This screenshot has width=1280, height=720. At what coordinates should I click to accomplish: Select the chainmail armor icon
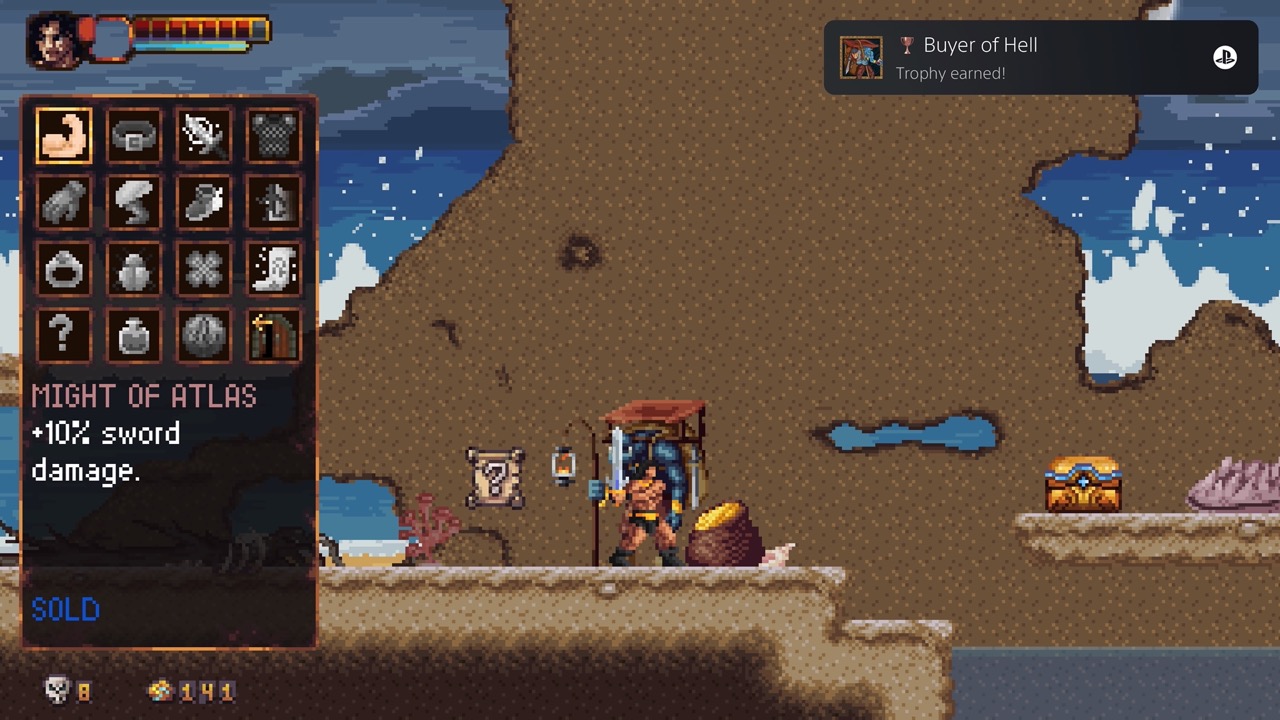click(x=273, y=135)
